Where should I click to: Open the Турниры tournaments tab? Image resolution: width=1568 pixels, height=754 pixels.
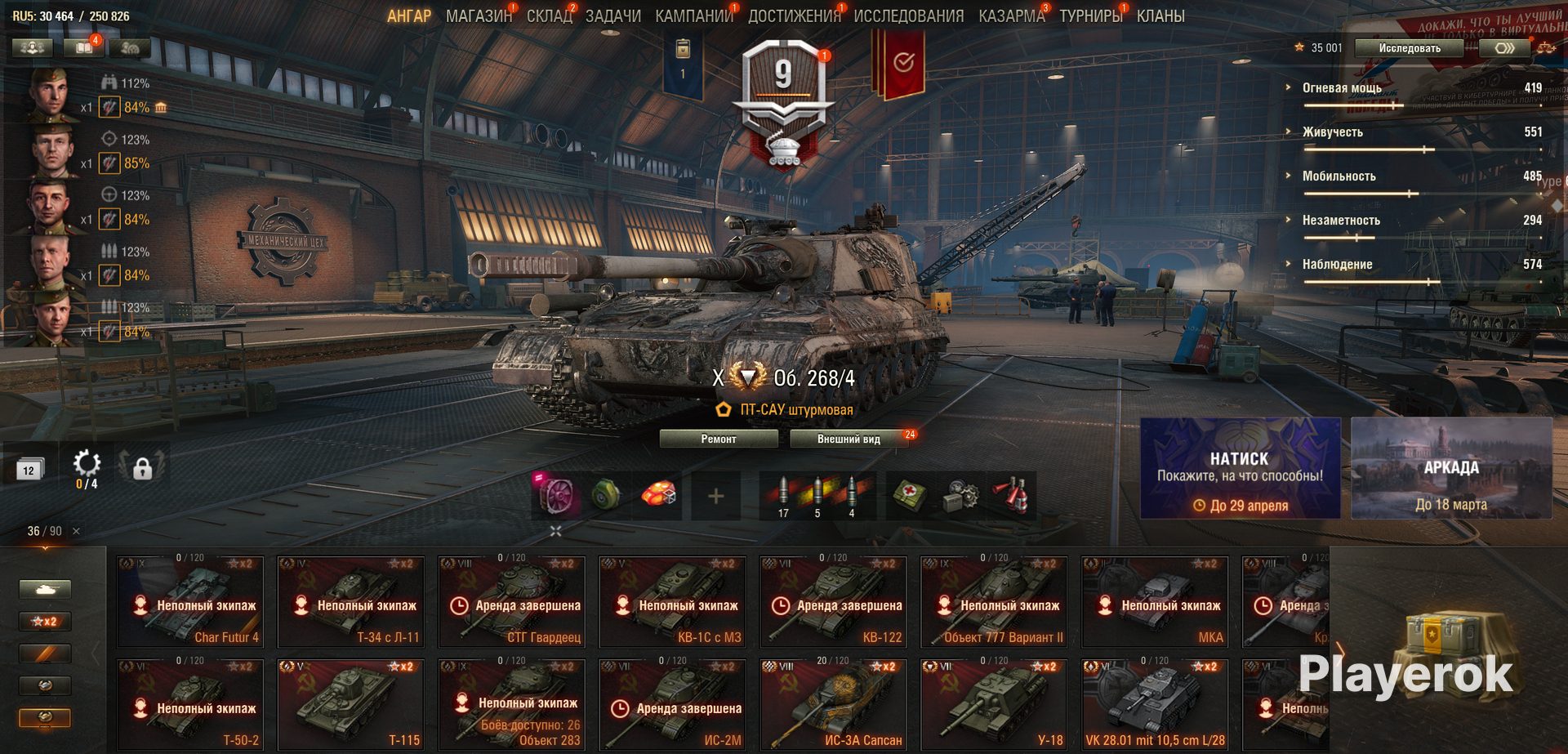[x=1090, y=16]
